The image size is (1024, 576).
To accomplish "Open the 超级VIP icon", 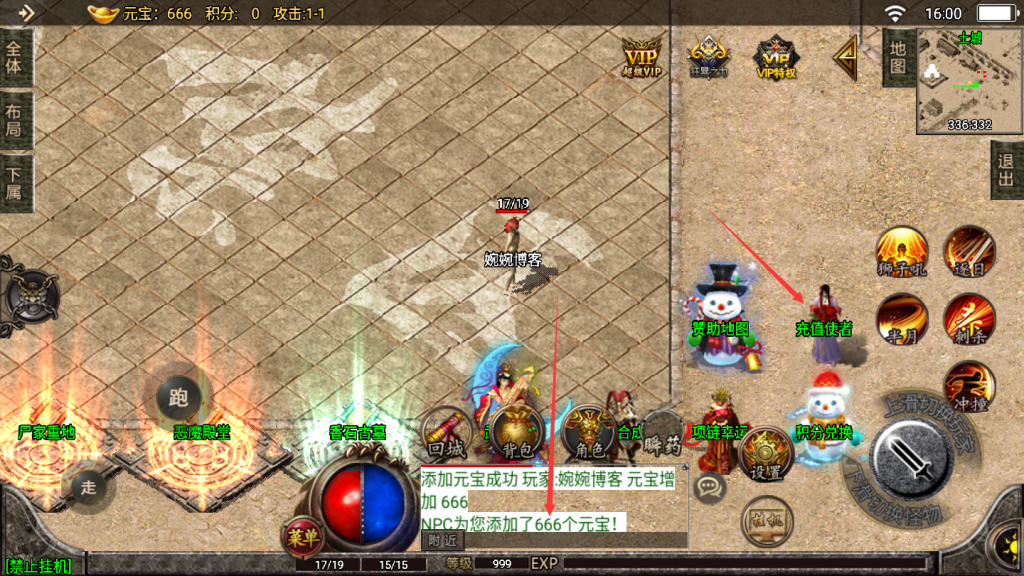I will [x=642, y=56].
